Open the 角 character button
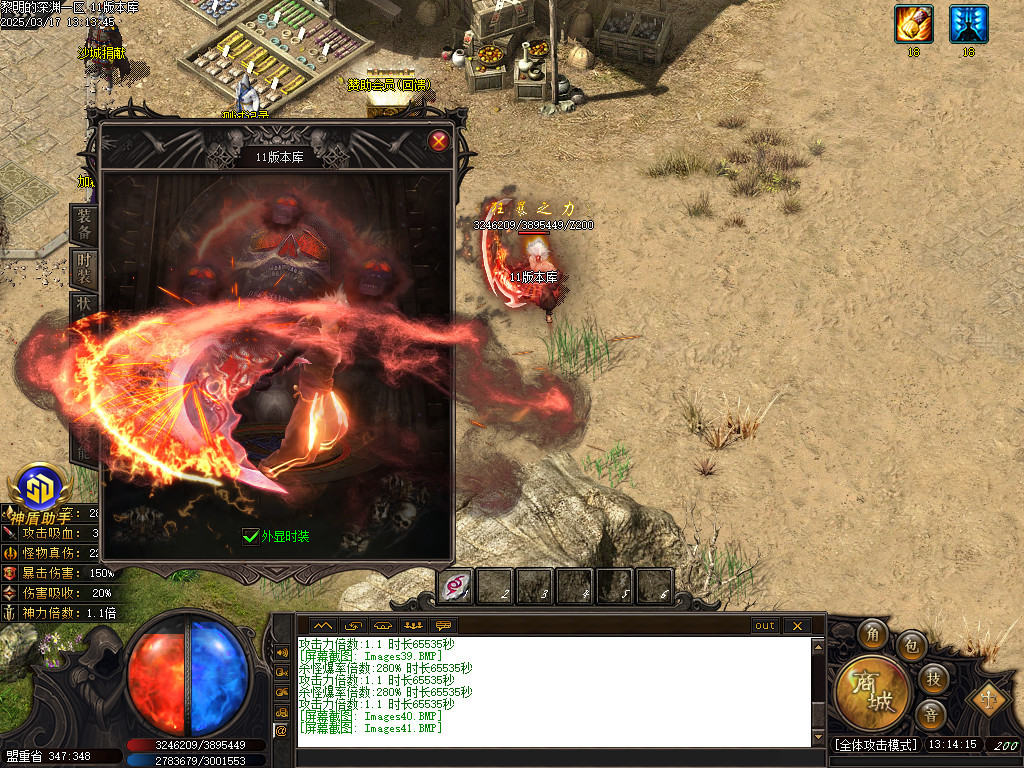This screenshot has height=768, width=1024. (873, 634)
